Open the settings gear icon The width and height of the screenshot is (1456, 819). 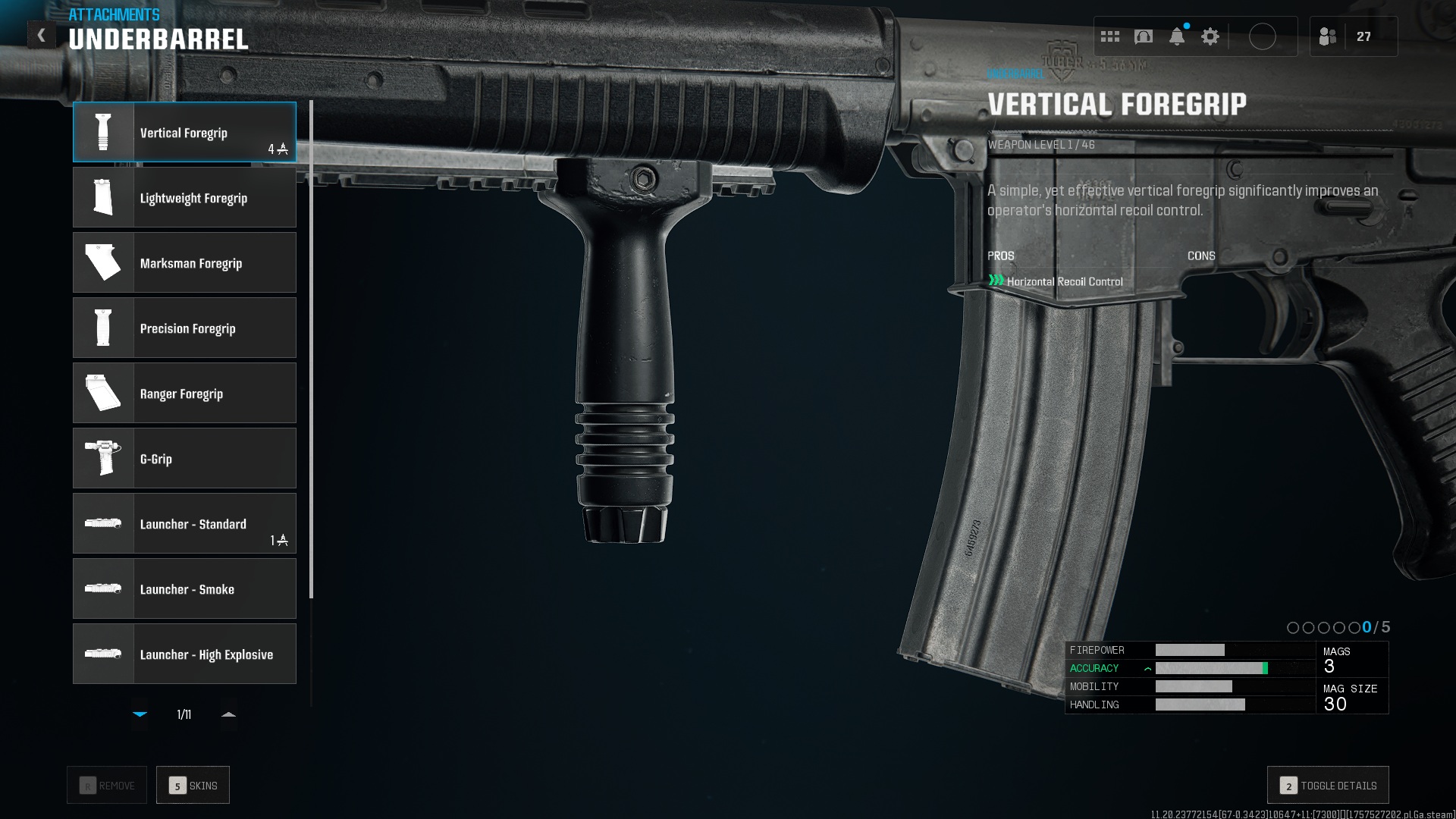pyautogui.click(x=1210, y=36)
